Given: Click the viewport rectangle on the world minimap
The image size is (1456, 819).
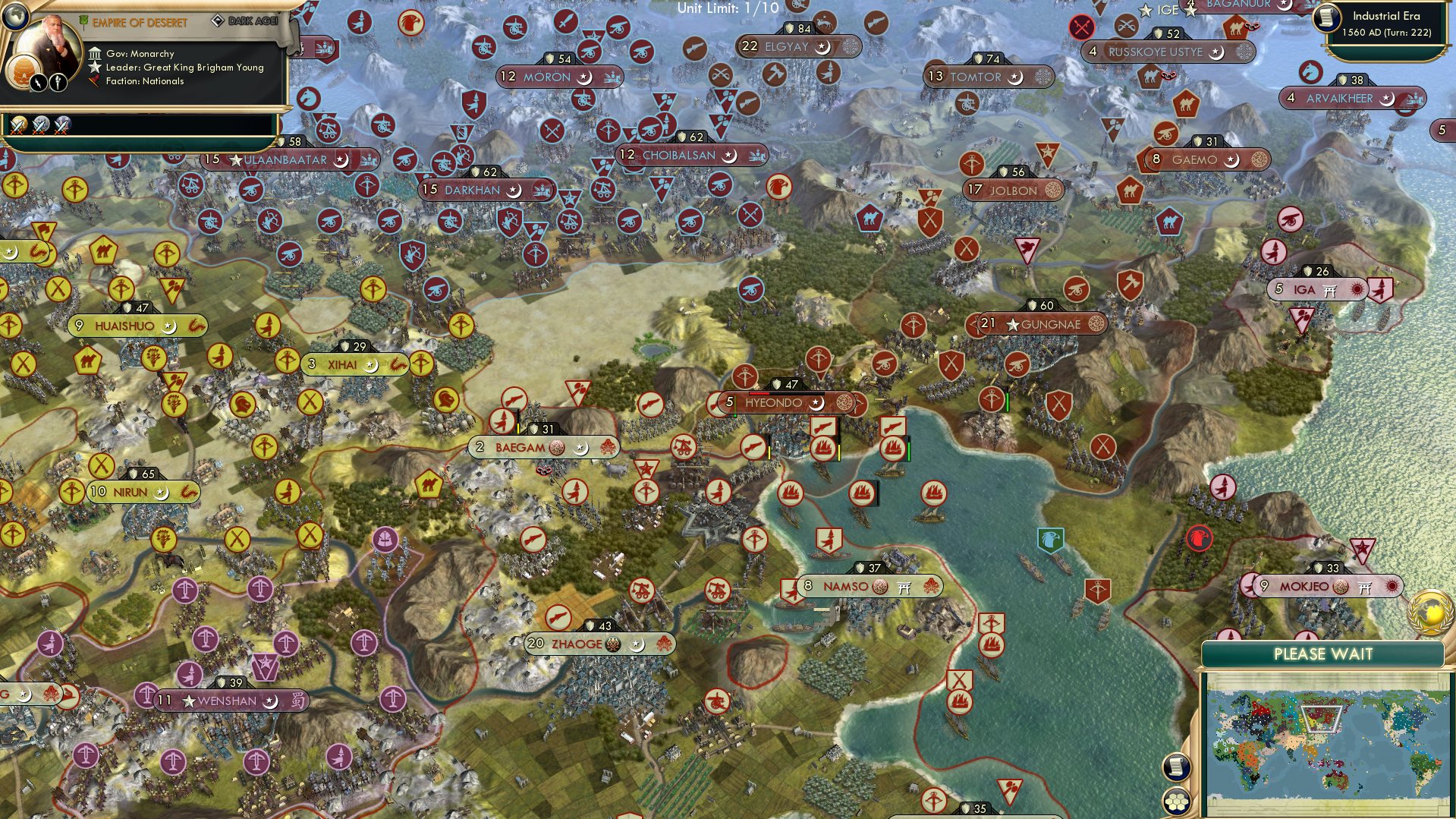Looking at the screenshot, I should tap(1320, 720).
